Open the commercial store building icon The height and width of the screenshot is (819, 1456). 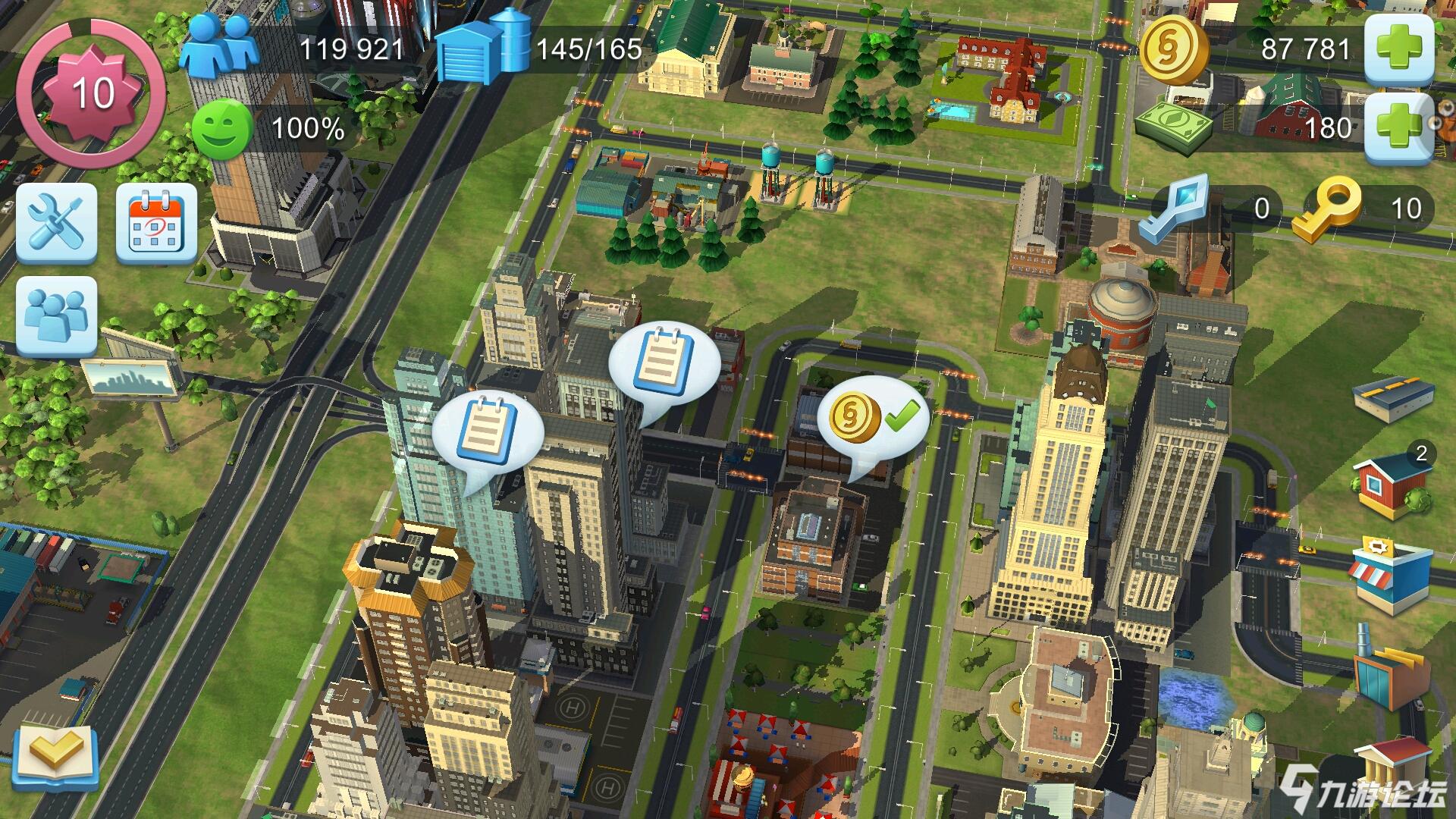[1392, 574]
